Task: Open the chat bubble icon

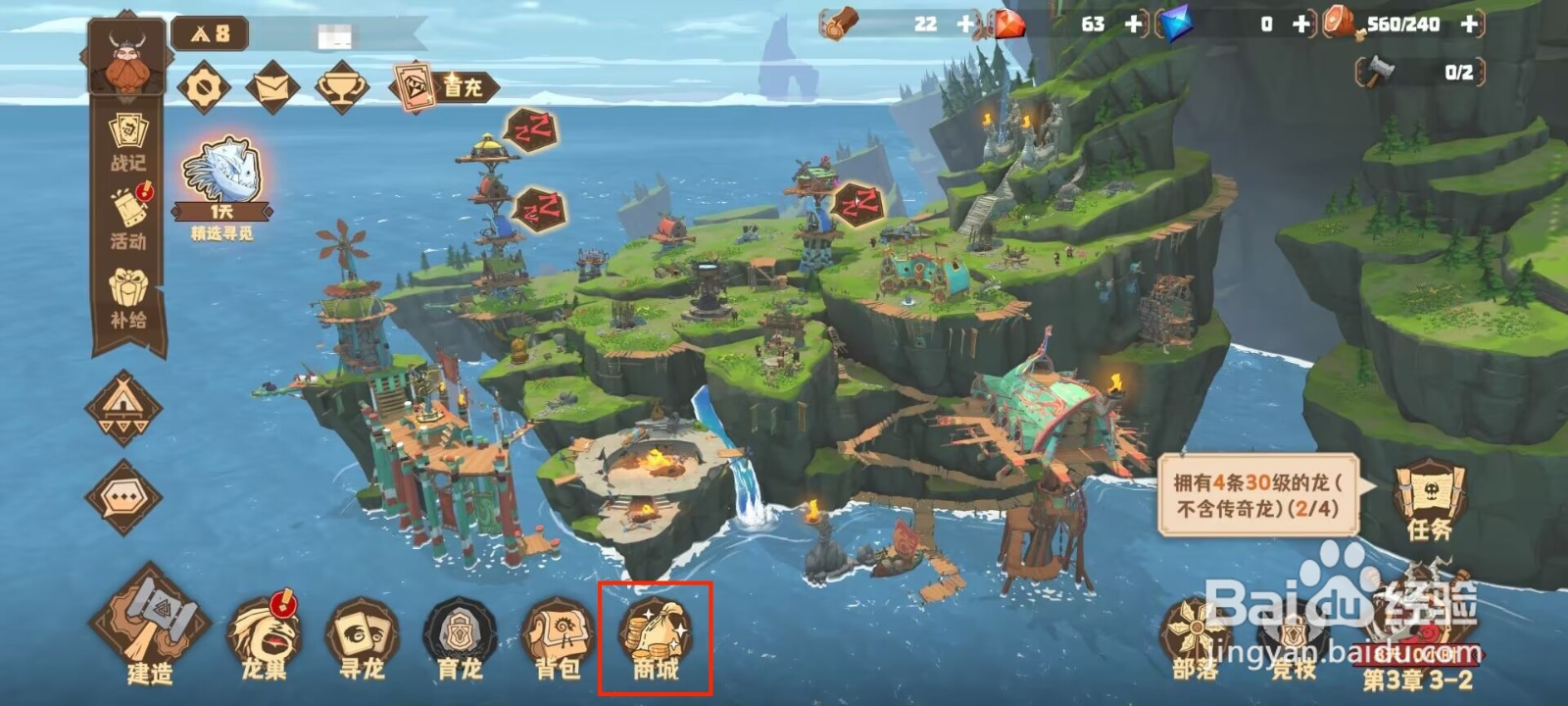Action: click(x=123, y=497)
